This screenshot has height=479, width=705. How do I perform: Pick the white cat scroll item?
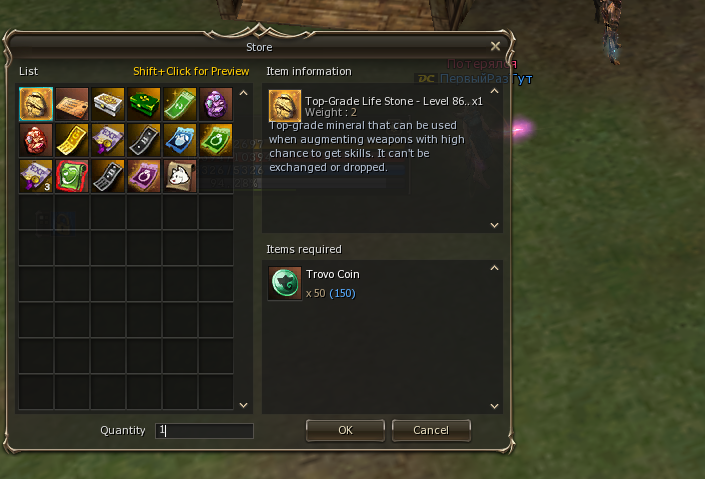point(180,176)
